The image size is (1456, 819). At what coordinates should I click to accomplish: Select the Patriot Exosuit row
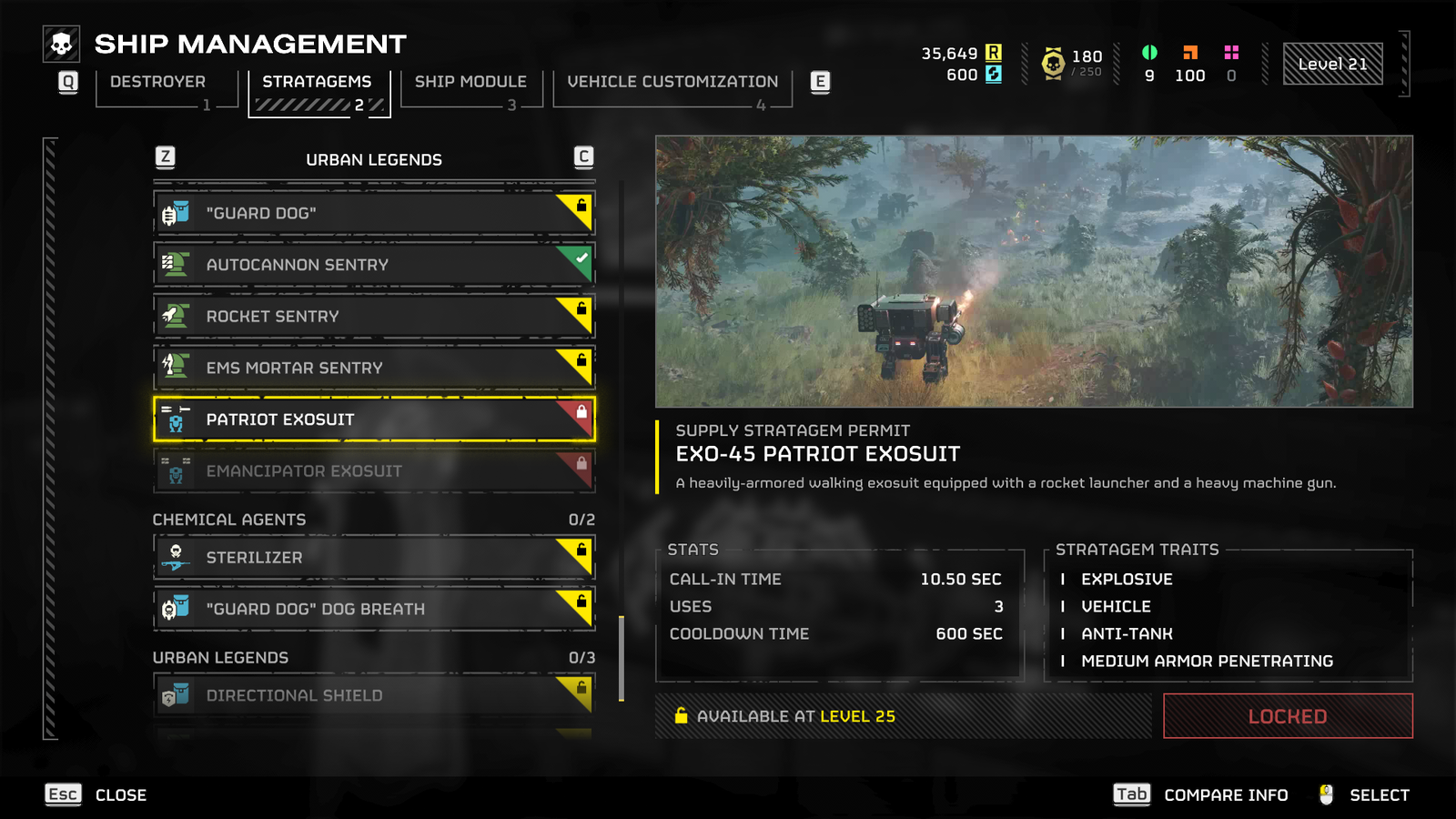tap(373, 420)
